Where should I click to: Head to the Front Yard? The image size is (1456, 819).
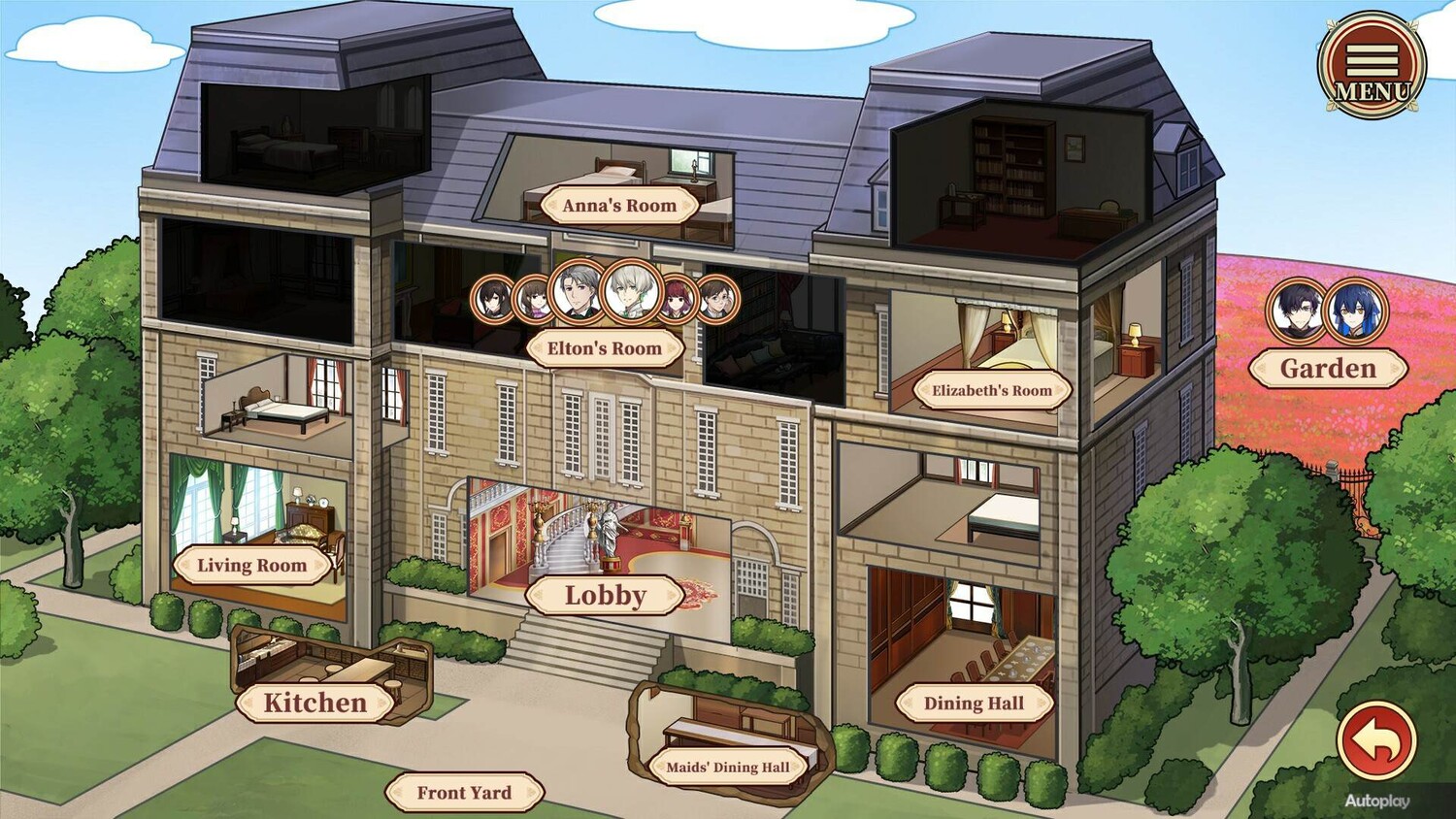(464, 793)
